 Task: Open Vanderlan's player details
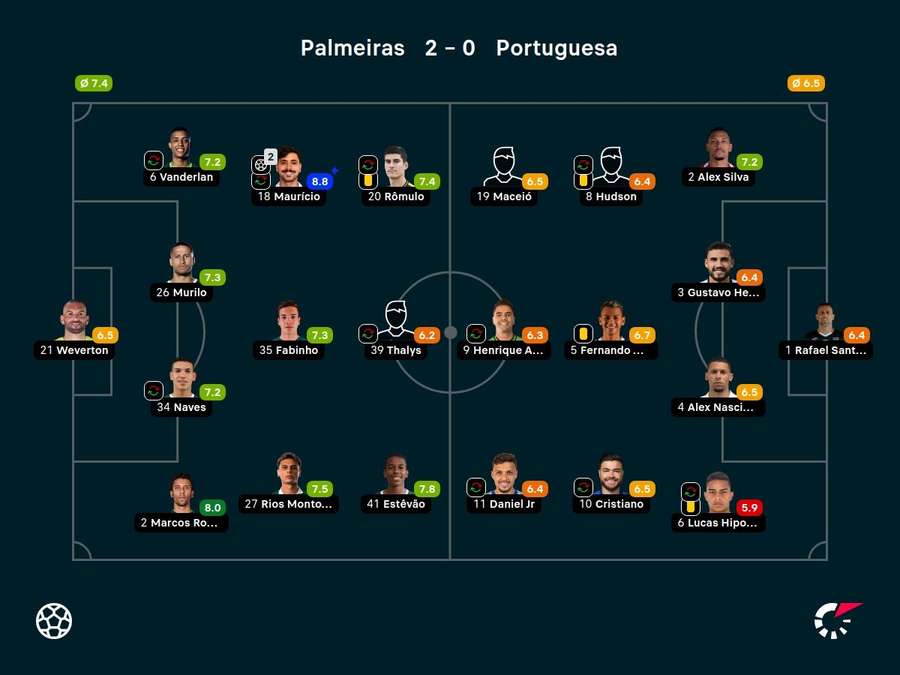tap(180, 149)
